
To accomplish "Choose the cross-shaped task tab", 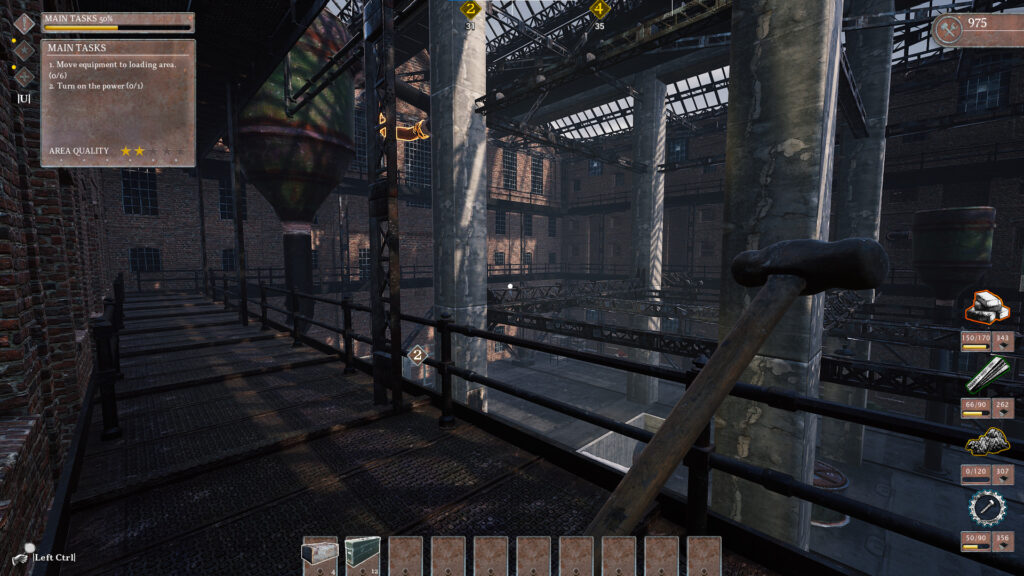I will [x=23, y=75].
